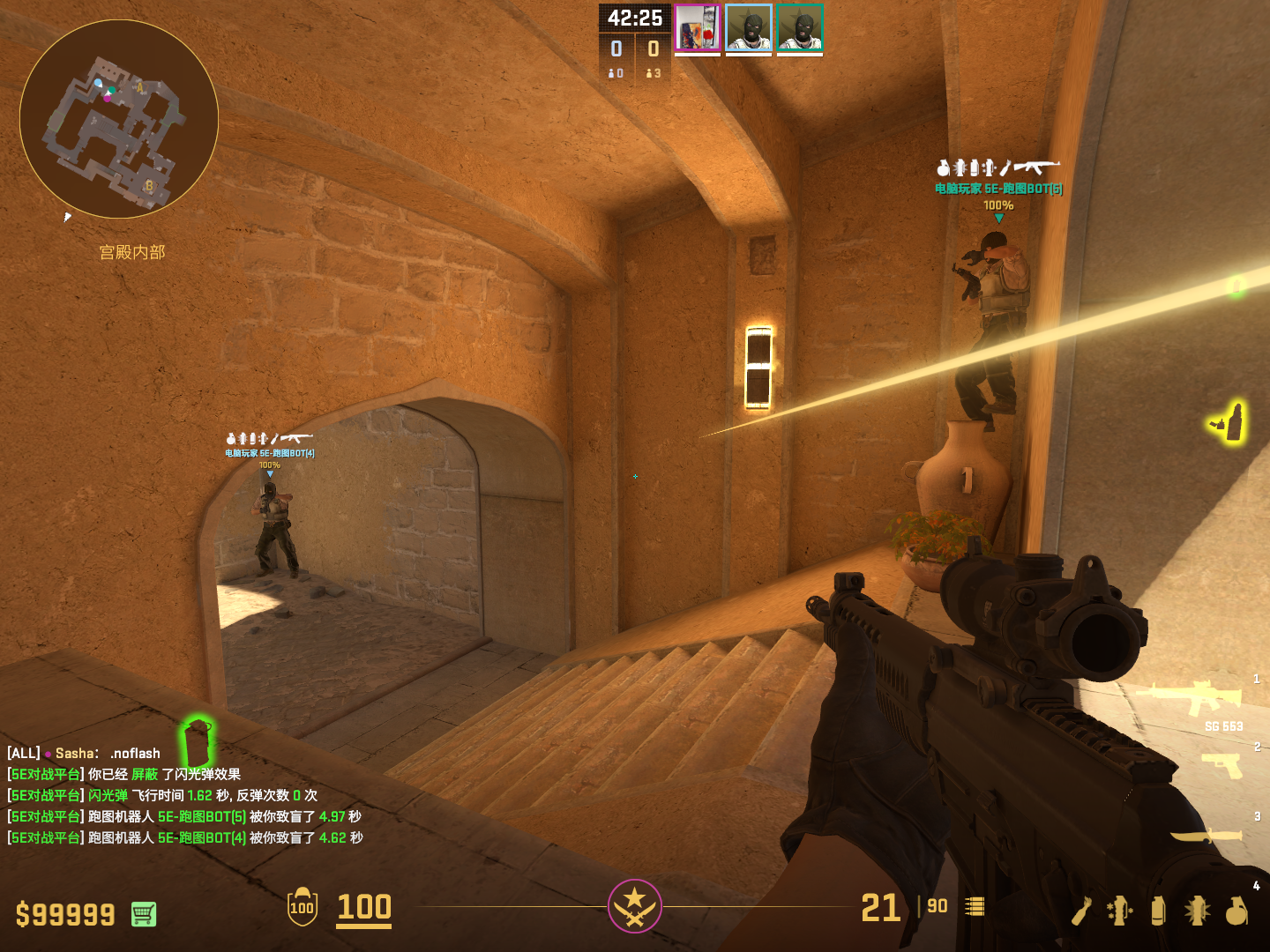Select the molotov grenade icon
The width and height of the screenshot is (1270, 952).
point(1082,911)
